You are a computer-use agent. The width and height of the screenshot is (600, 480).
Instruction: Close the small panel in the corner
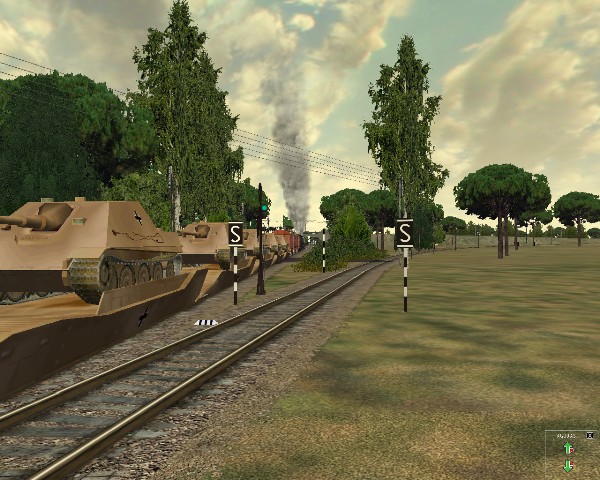pyautogui.click(x=590, y=436)
